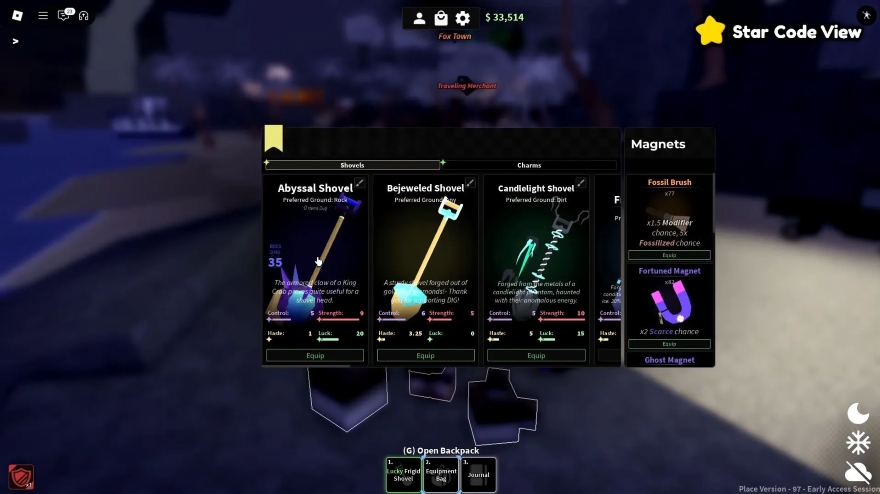Open the Roblox logo menu
This screenshot has width=880, height=494.
coord(16,15)
